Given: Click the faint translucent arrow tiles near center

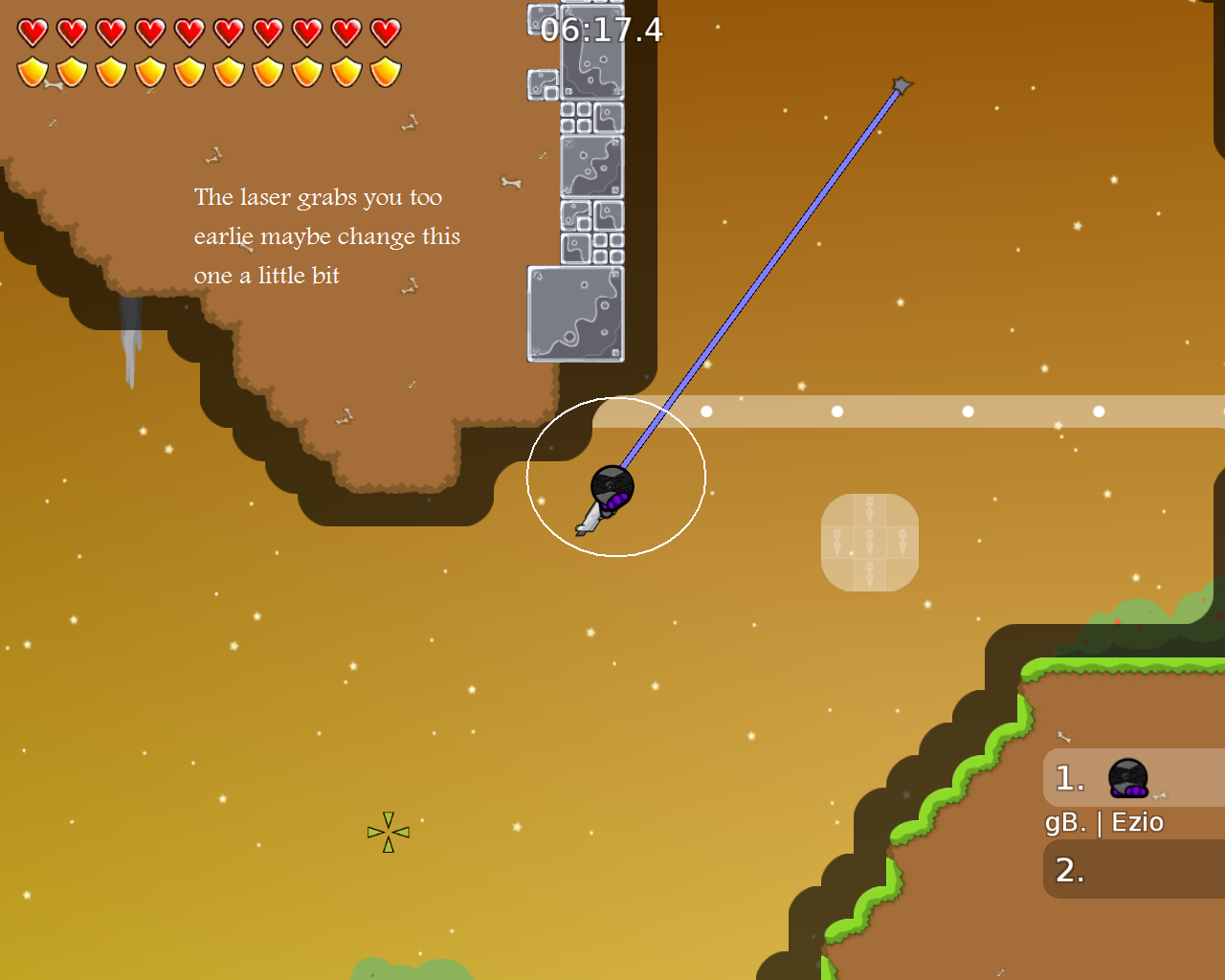Looking at the screenshot, I should tap(869, 541).
